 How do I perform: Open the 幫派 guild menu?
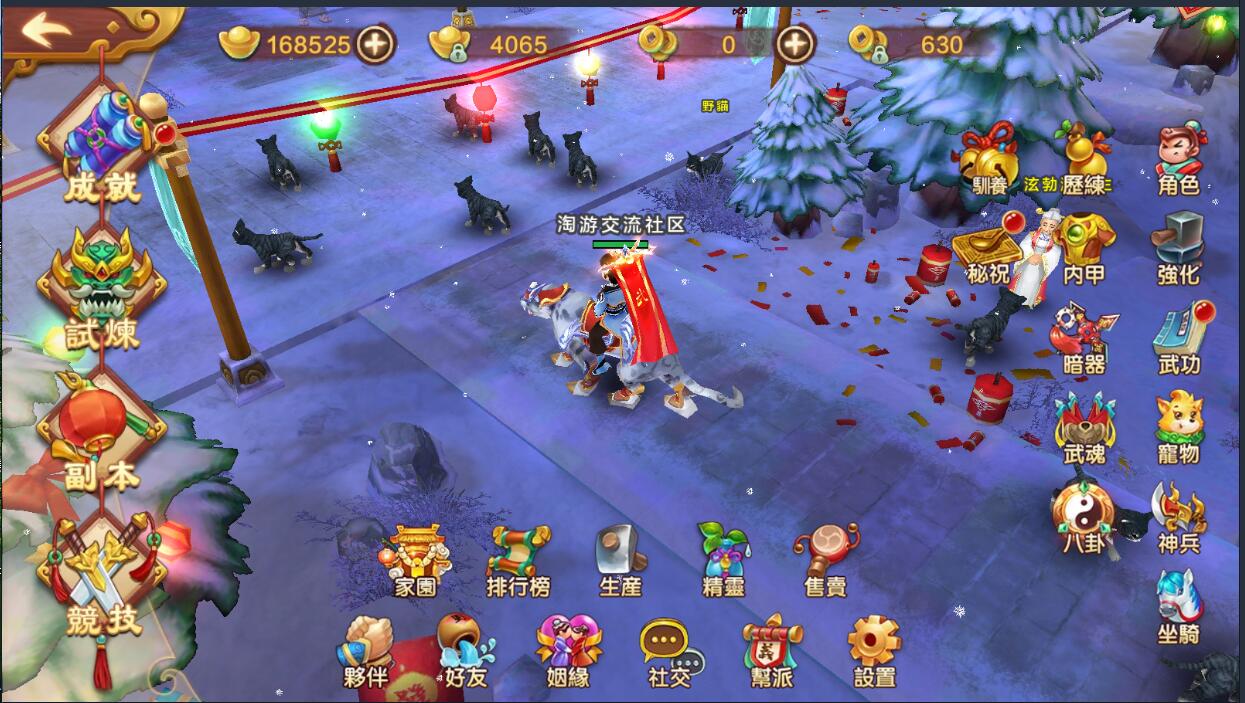click(x=772, y=652)
